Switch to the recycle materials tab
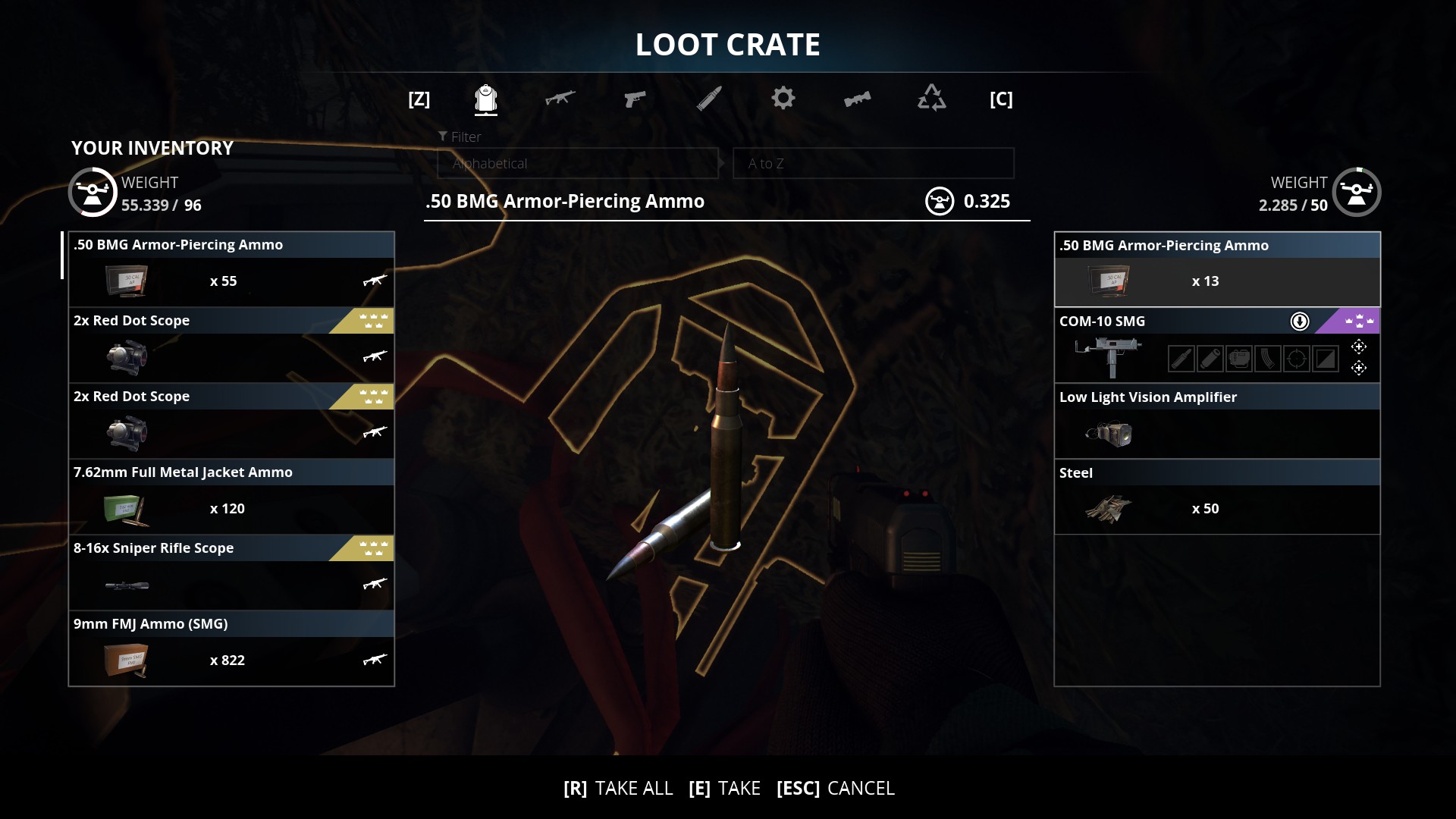The image size is (1456, 819). (x=931, y=99)
